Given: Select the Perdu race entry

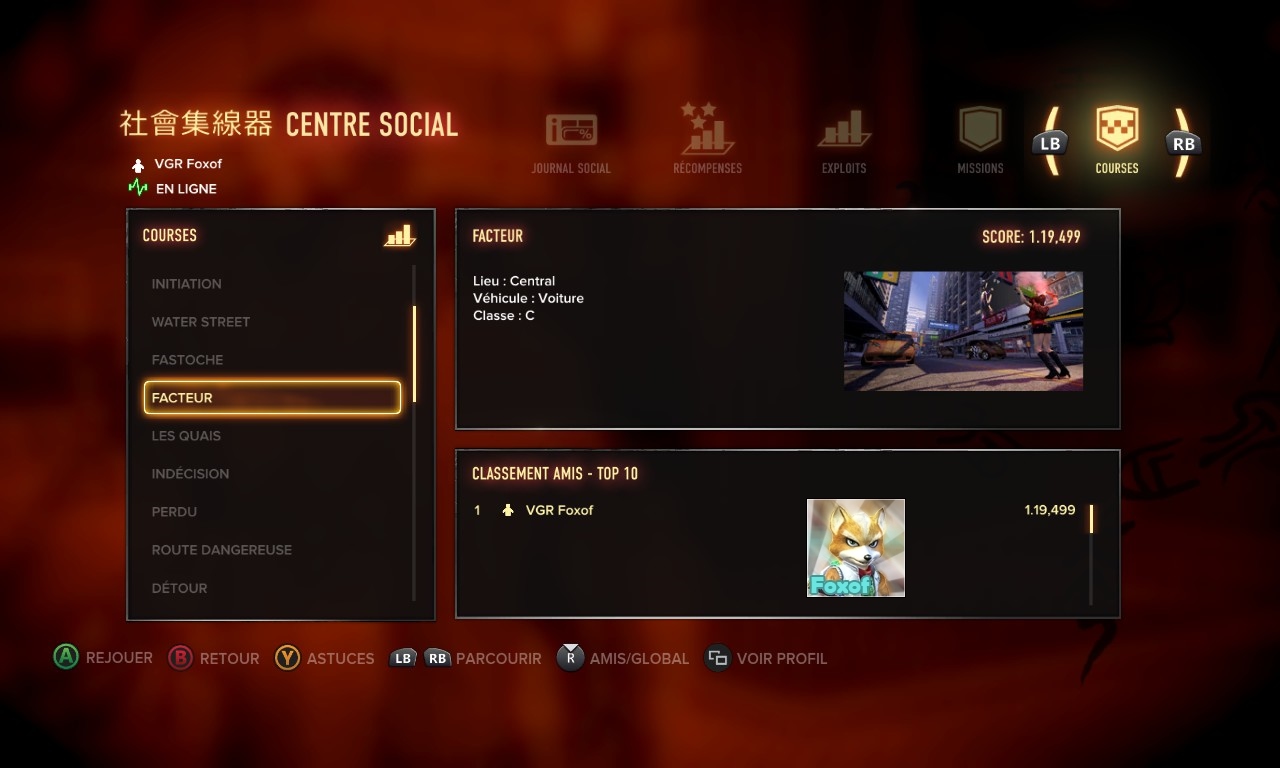Looking at the screenshot, I should pyautogui.click(x=174, y=512).
